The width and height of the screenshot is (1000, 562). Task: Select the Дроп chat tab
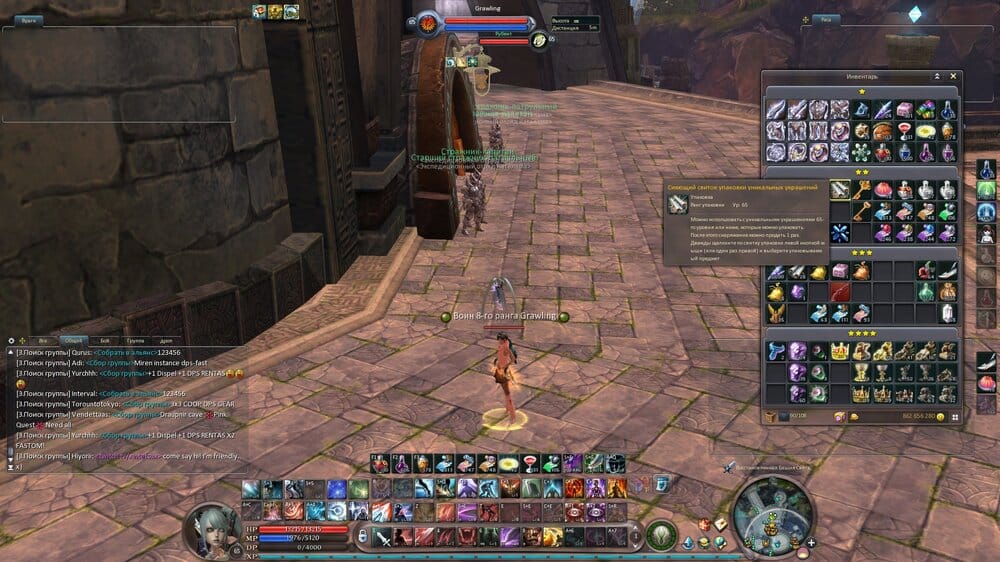click(x=166, y=340)
